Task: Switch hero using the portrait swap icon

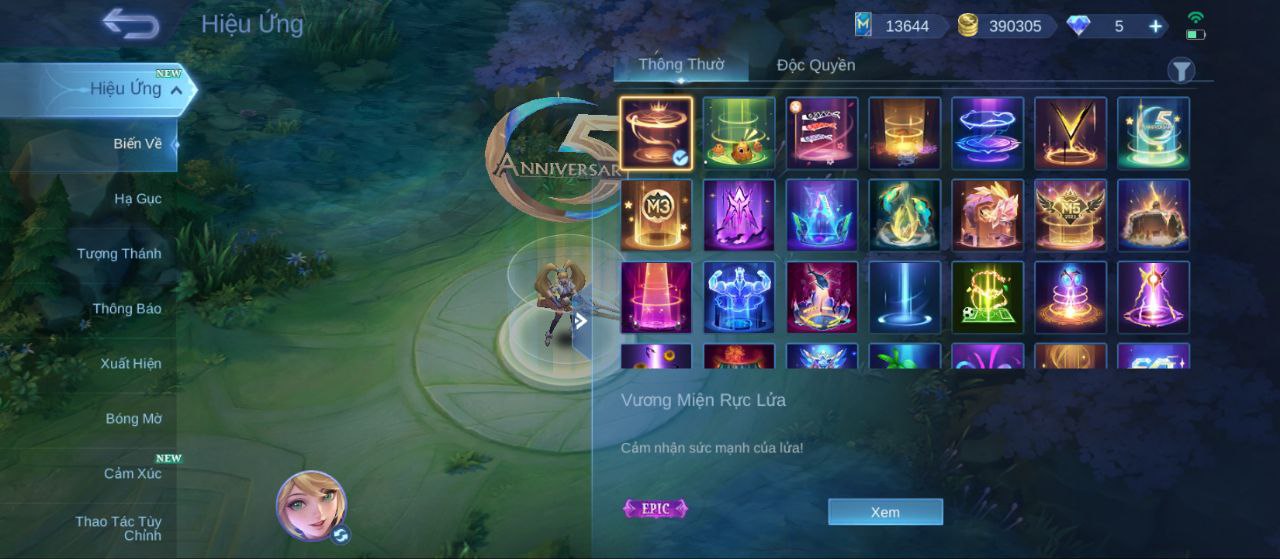Action: [341, 535]
